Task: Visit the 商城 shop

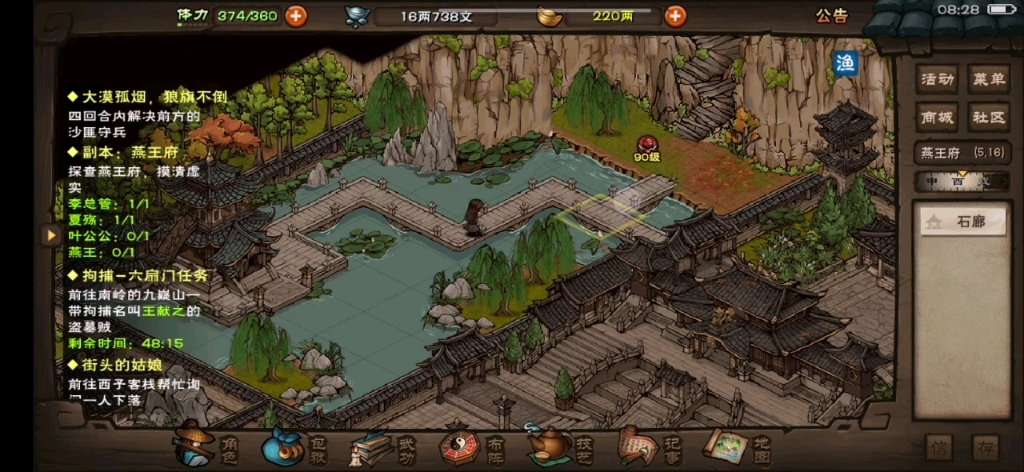Action: pyautogui.click(x=937, y=117)
